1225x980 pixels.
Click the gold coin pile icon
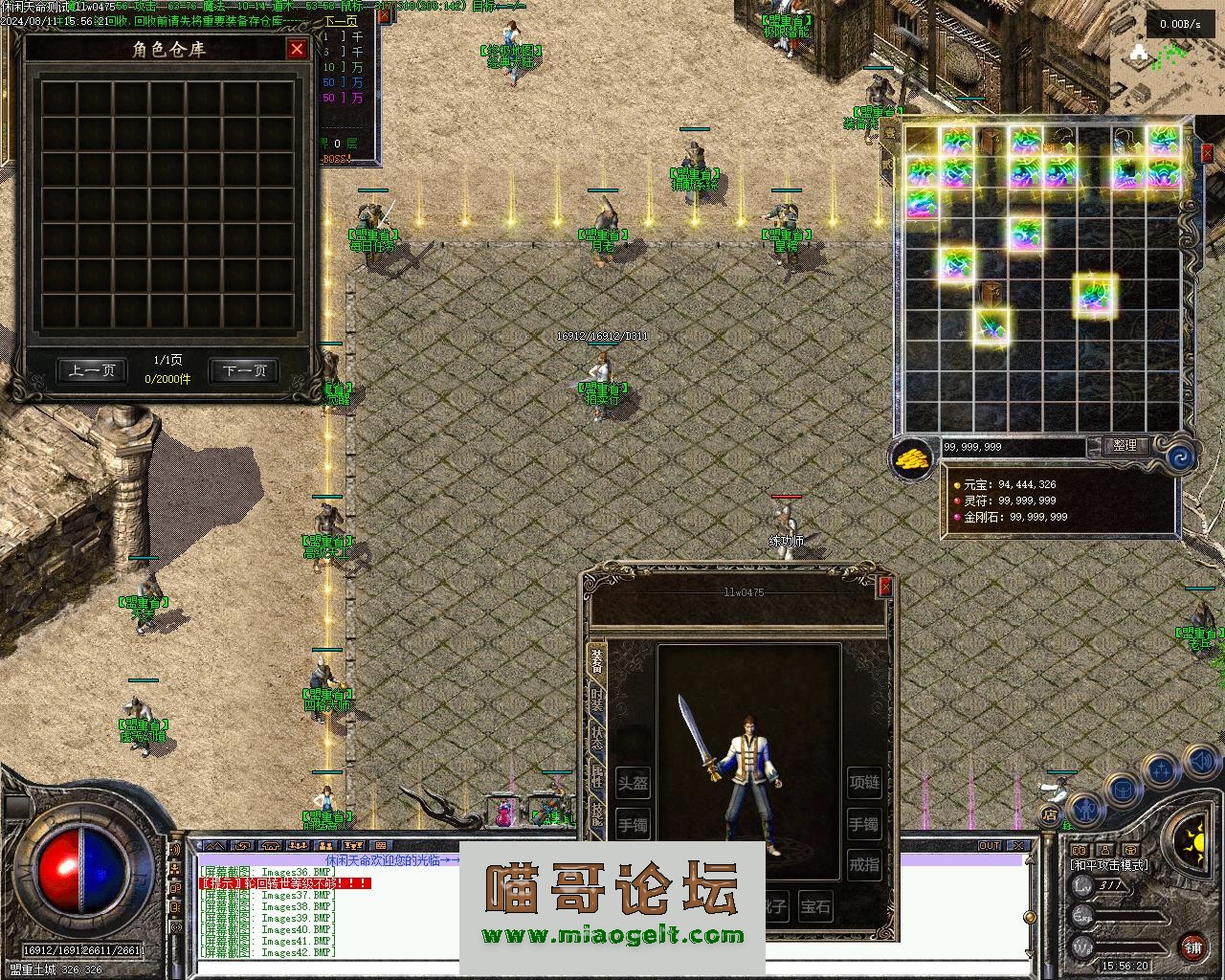tap(914, 458)
